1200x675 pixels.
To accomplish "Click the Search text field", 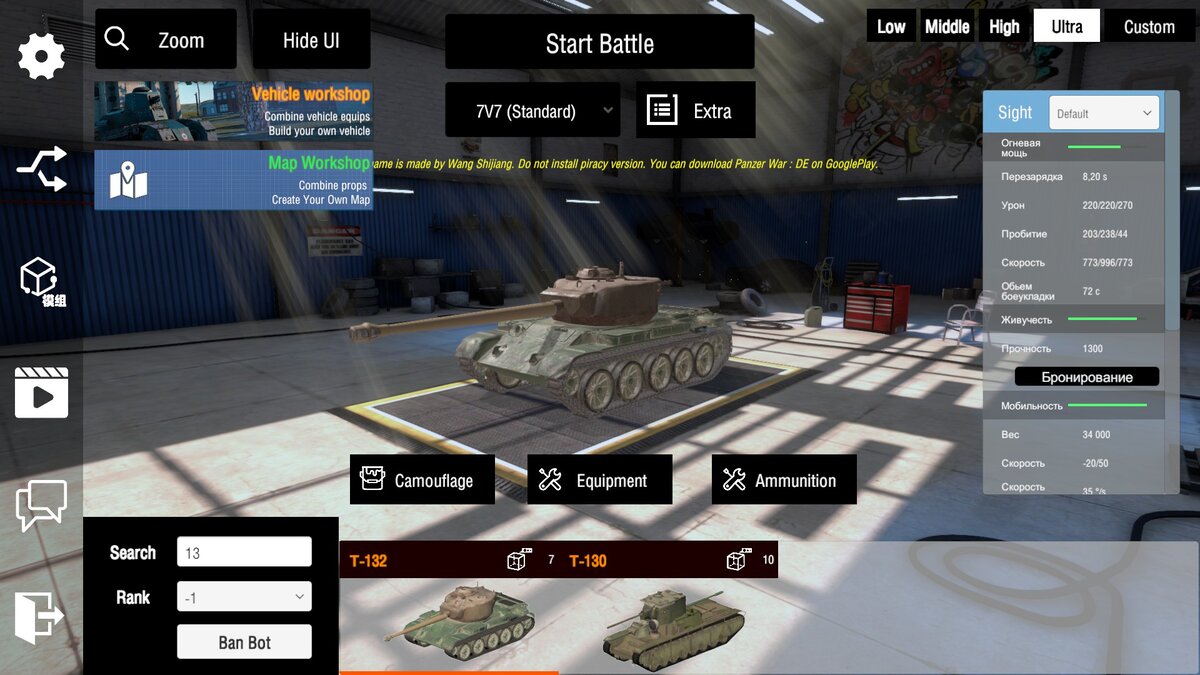I will click(244, 552).
